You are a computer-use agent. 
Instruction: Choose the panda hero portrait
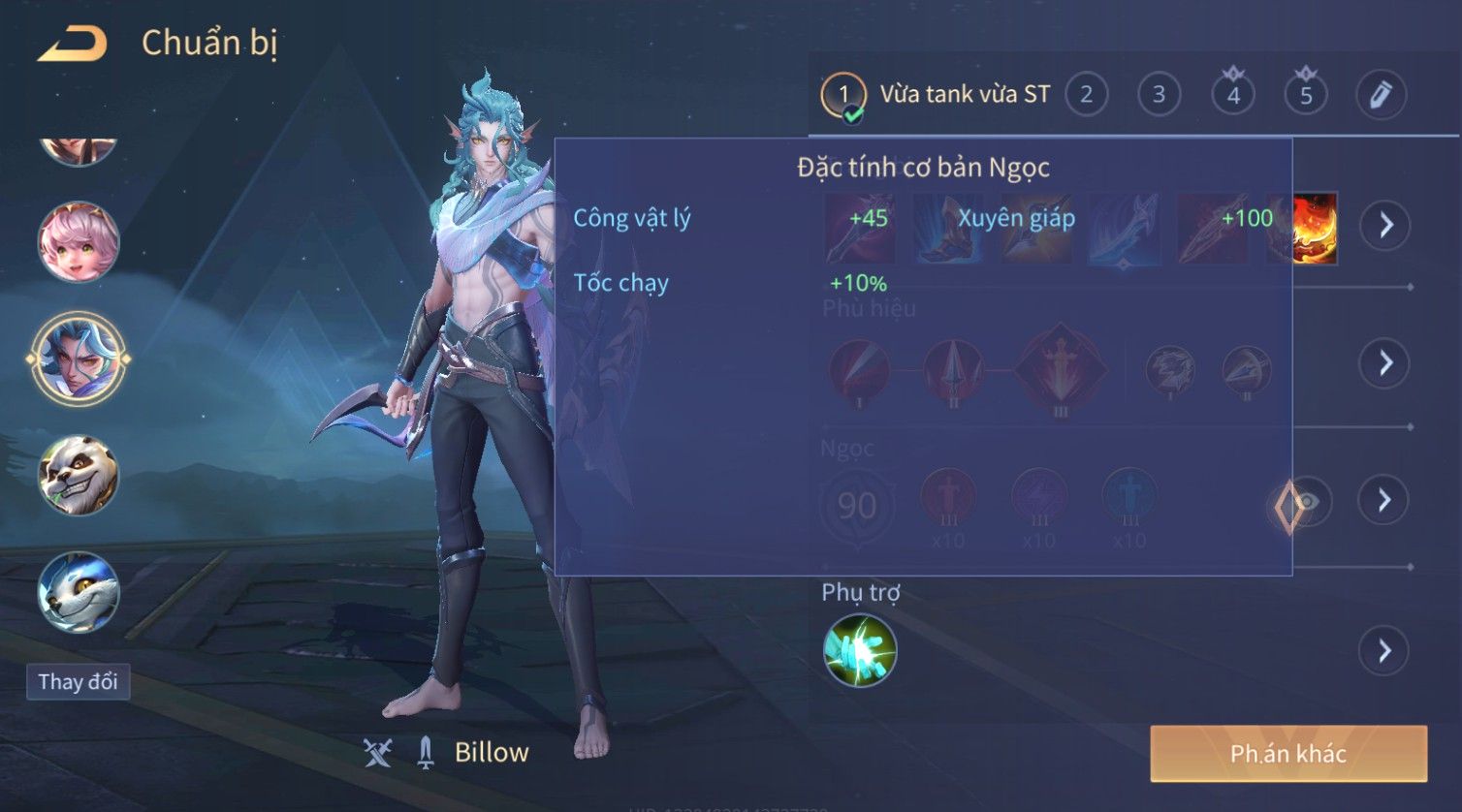79,475
